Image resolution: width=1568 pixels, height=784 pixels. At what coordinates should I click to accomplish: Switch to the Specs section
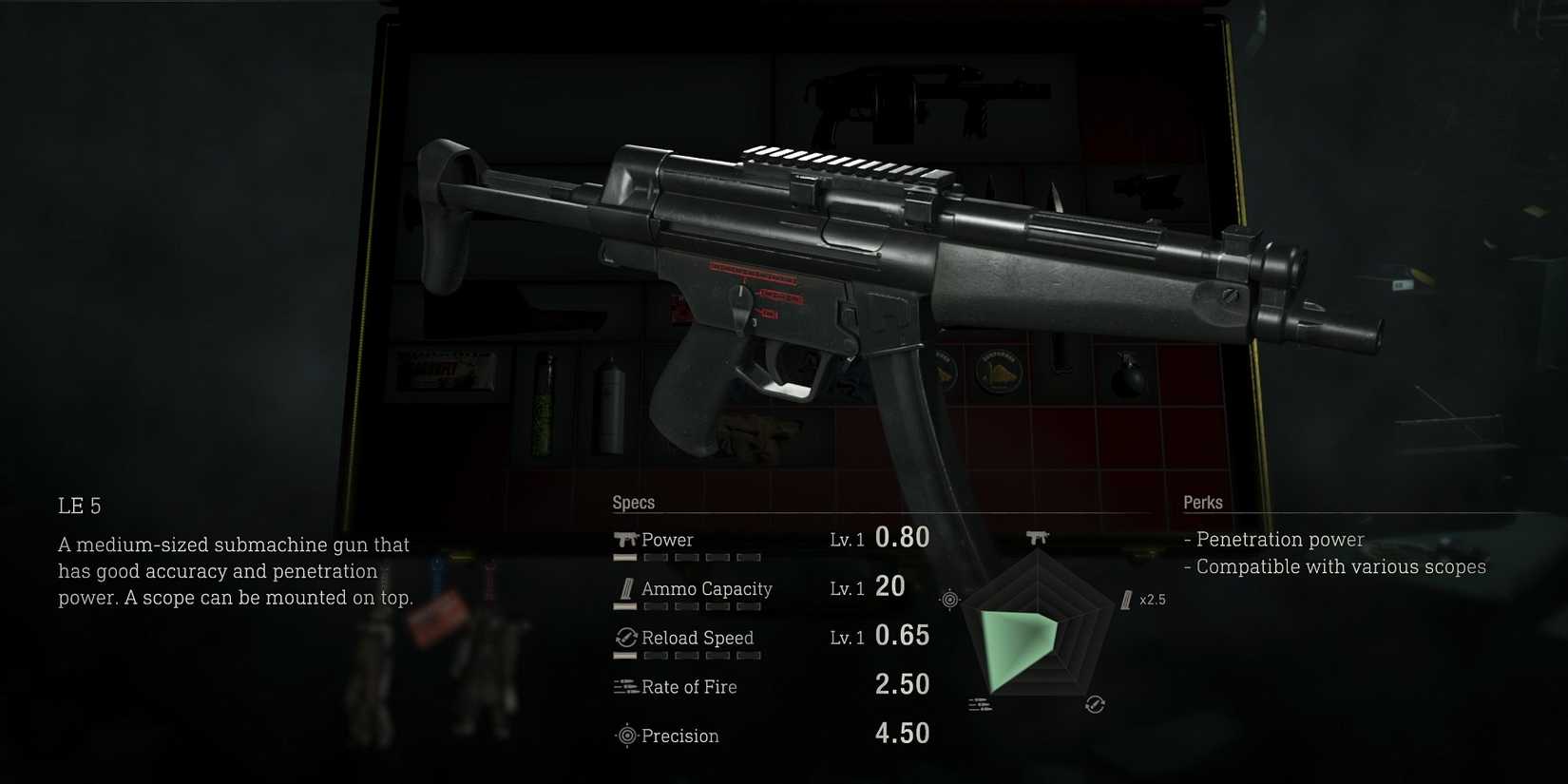[x=635, y=502]
